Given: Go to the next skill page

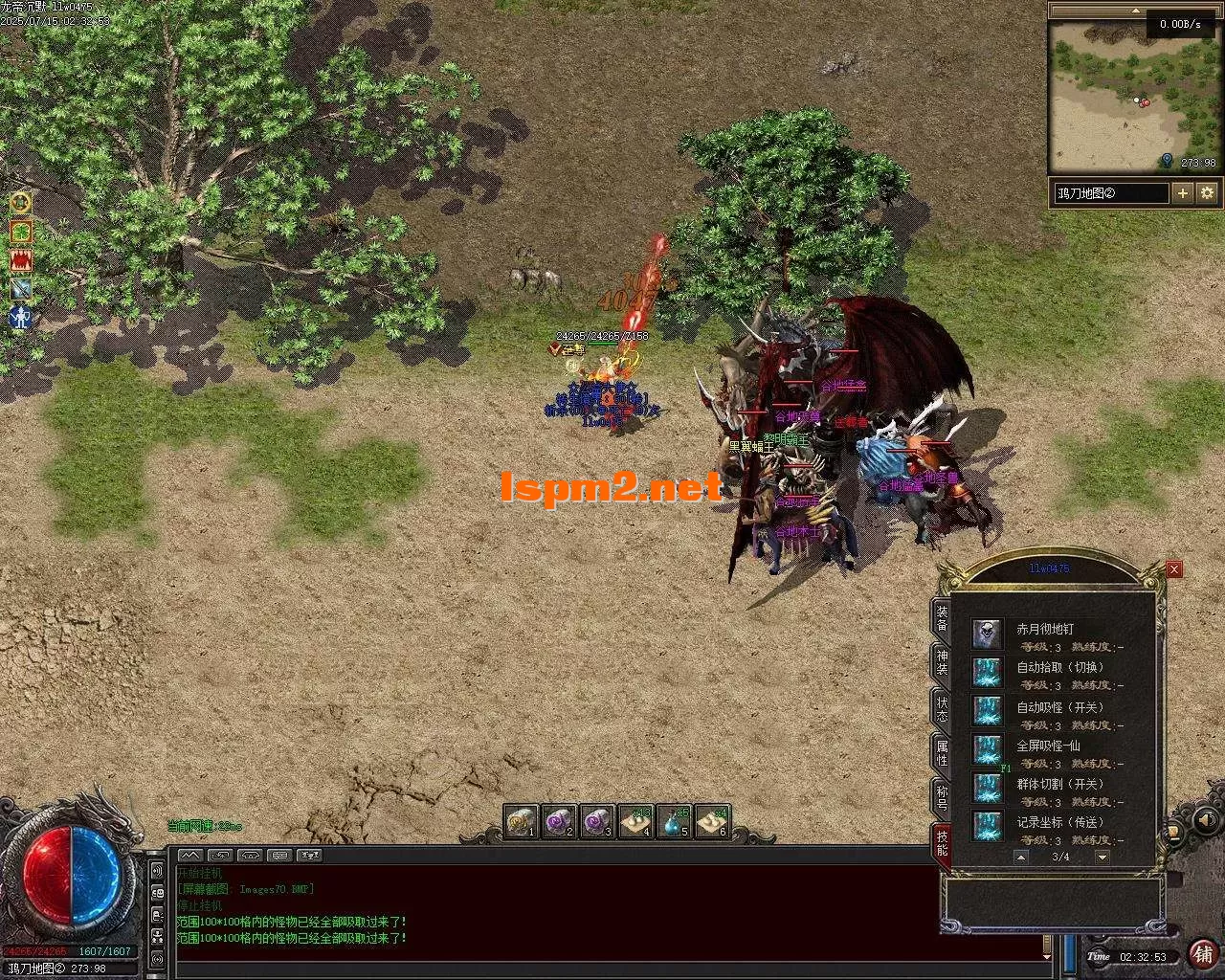Looking at the screenshot, I should click(1102, 857).
